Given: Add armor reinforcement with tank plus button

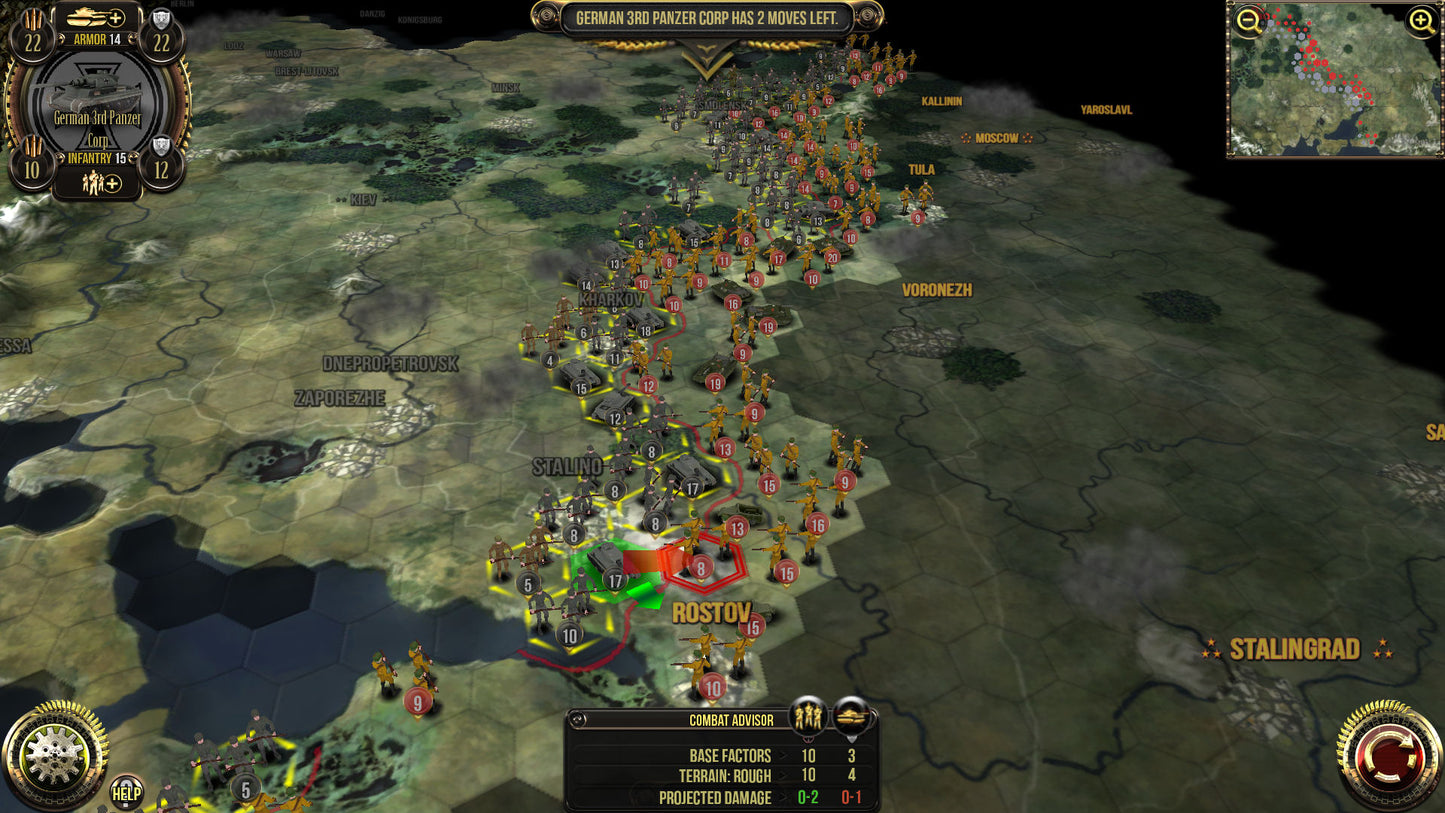Looking at the screenshot, I should click(x=98, y=17).
